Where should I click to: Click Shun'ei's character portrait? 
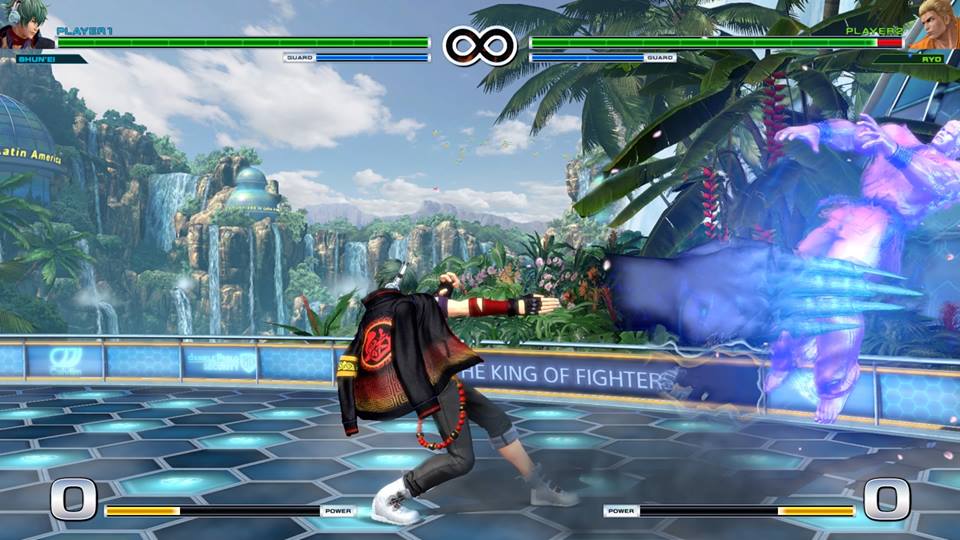pyautogui.click(x=25, y=27)
